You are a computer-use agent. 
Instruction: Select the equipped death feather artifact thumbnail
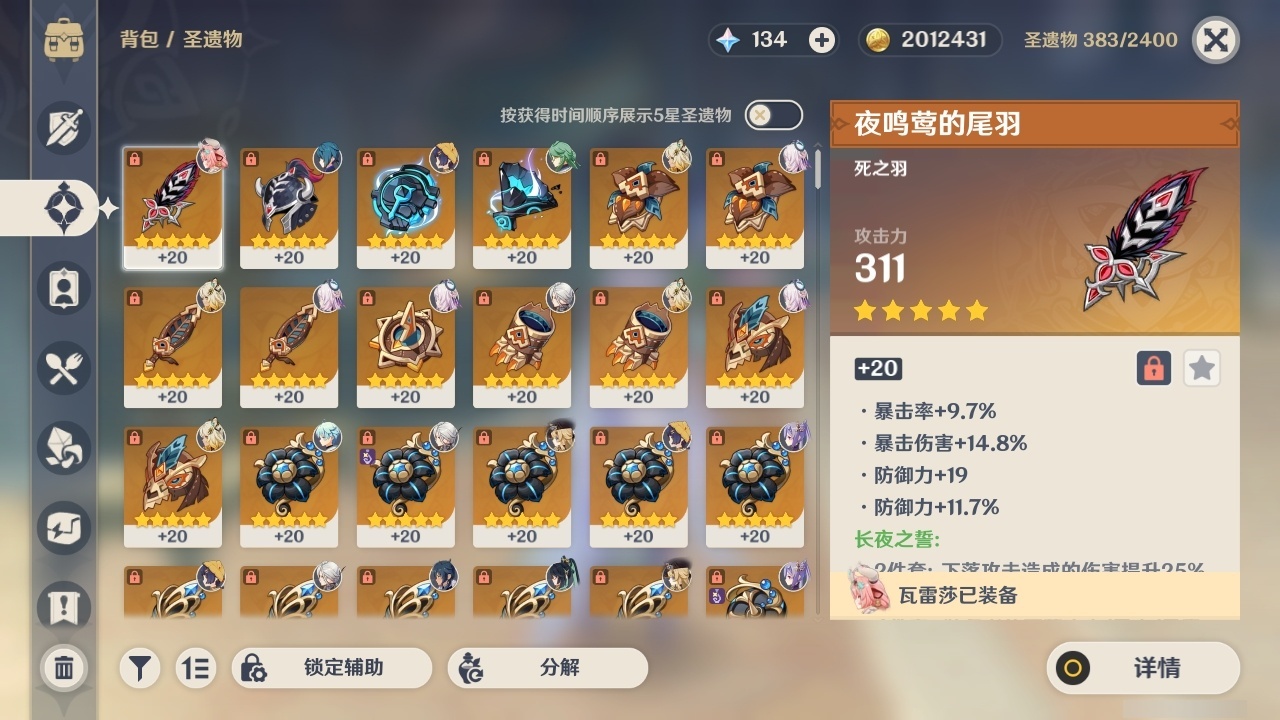(x=172, y=208)
